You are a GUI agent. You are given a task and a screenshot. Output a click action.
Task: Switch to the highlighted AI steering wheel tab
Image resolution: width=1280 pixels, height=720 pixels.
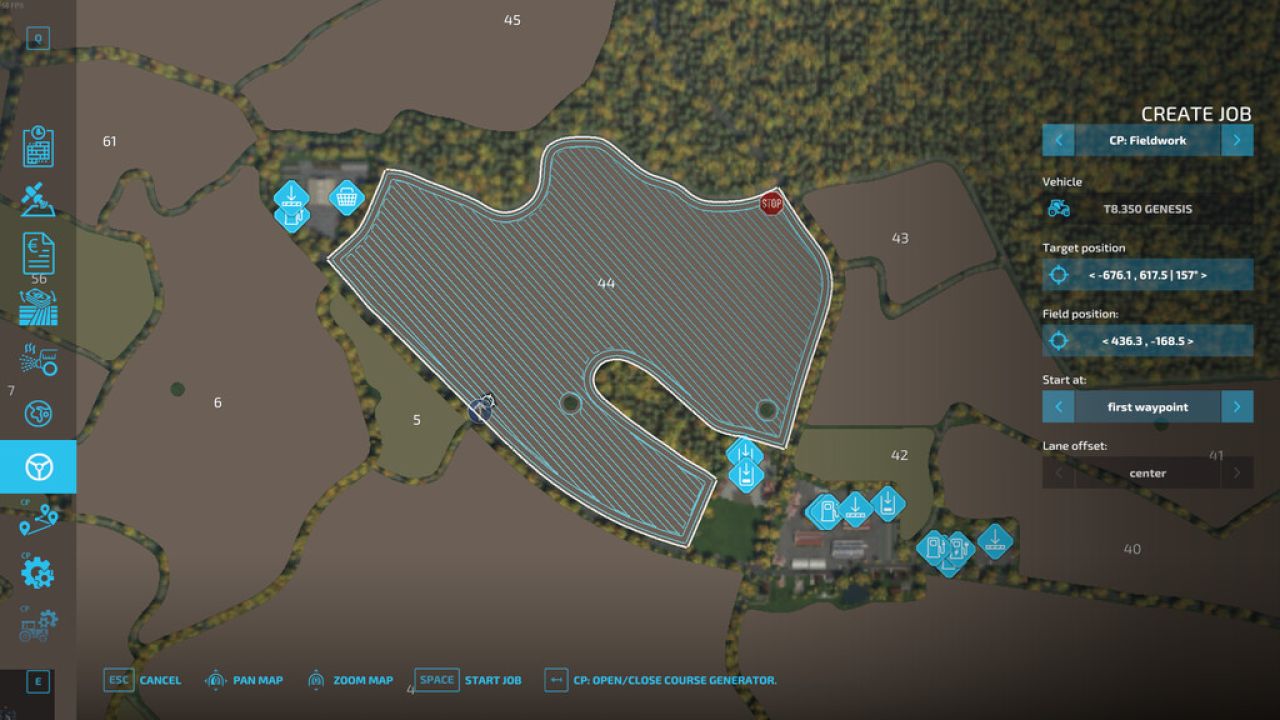(x=39, y=466)
